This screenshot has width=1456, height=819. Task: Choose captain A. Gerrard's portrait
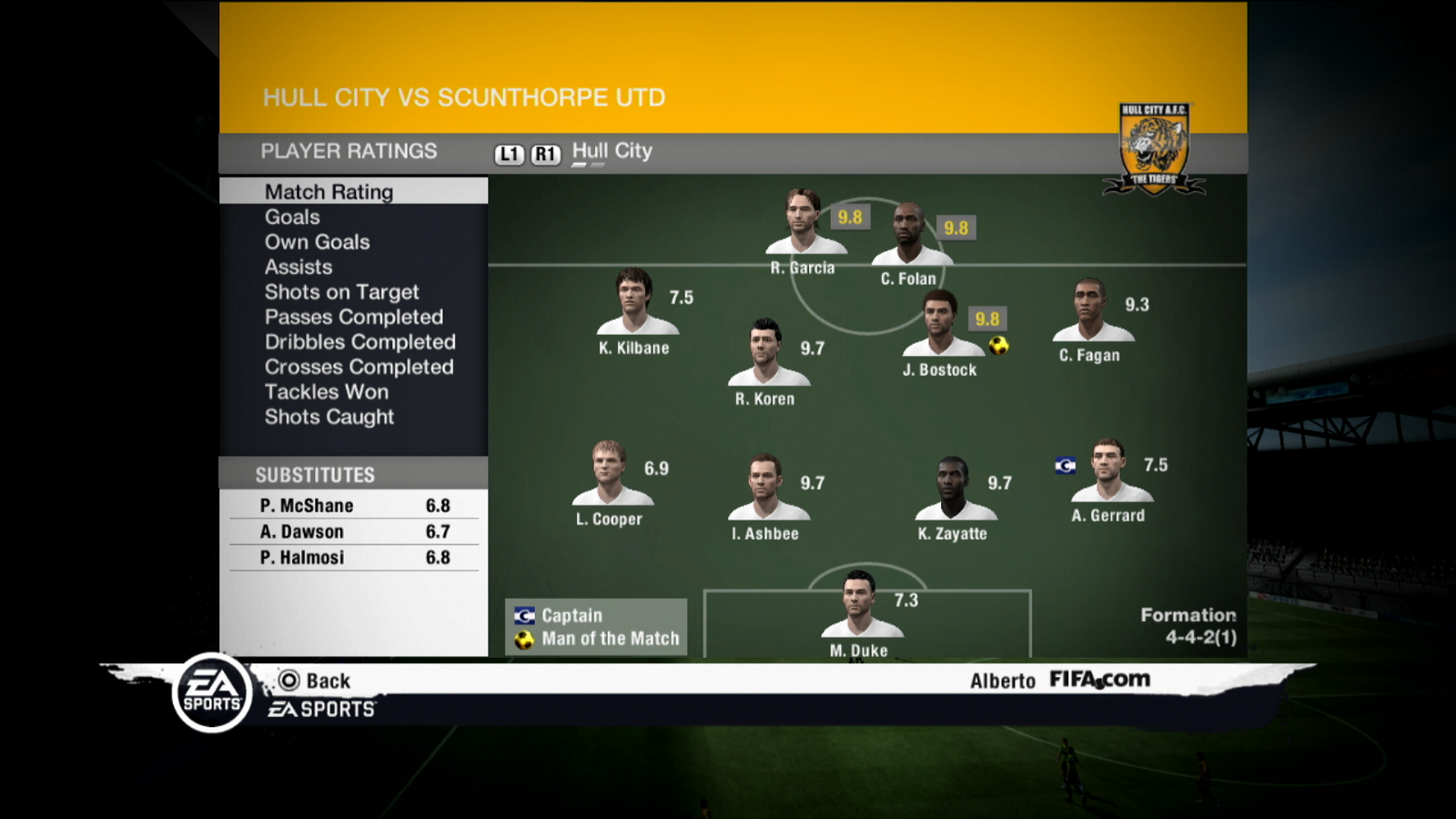pos(1109,470)
